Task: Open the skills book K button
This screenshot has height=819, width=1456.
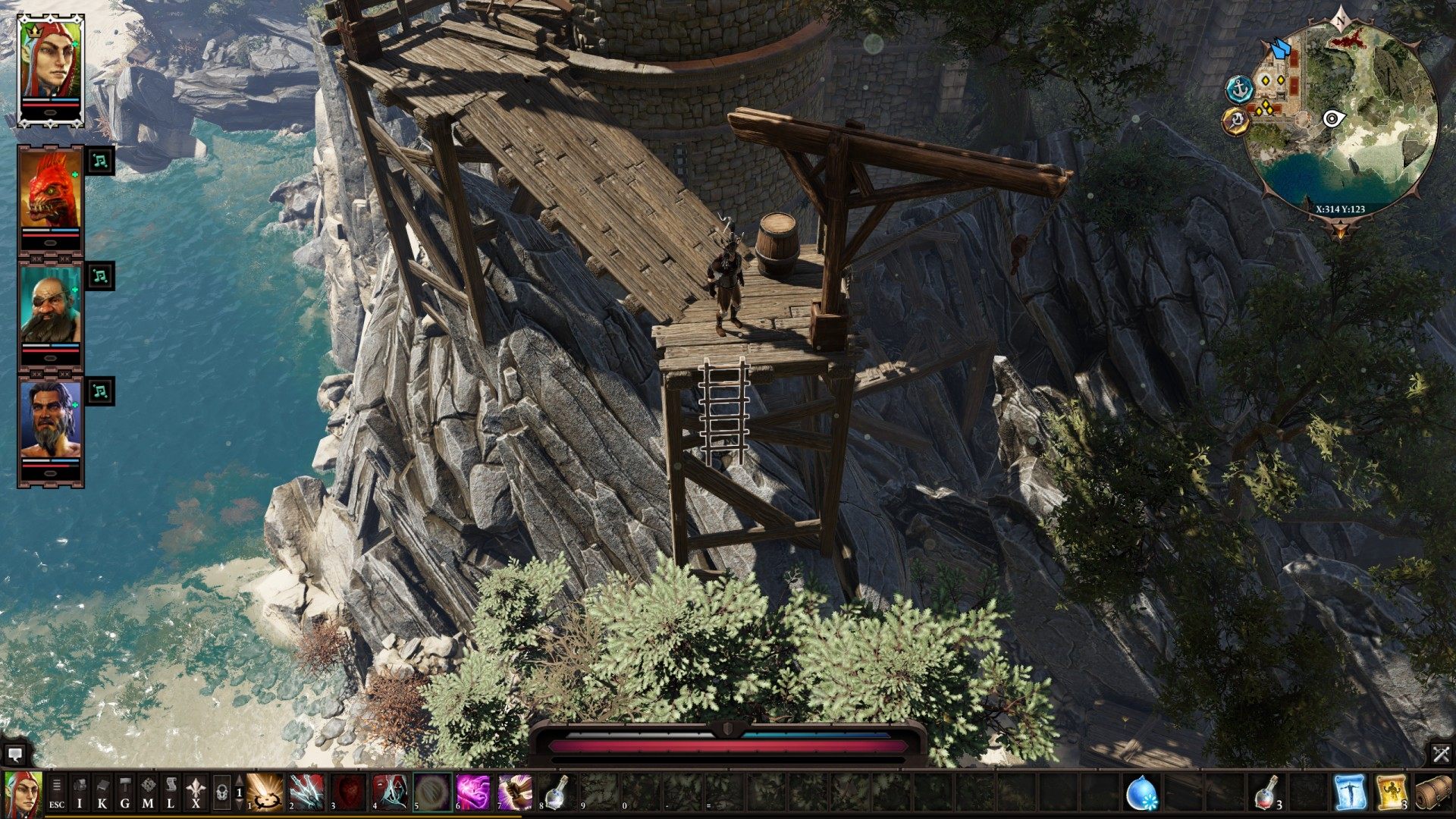Action: click(102, 794)
